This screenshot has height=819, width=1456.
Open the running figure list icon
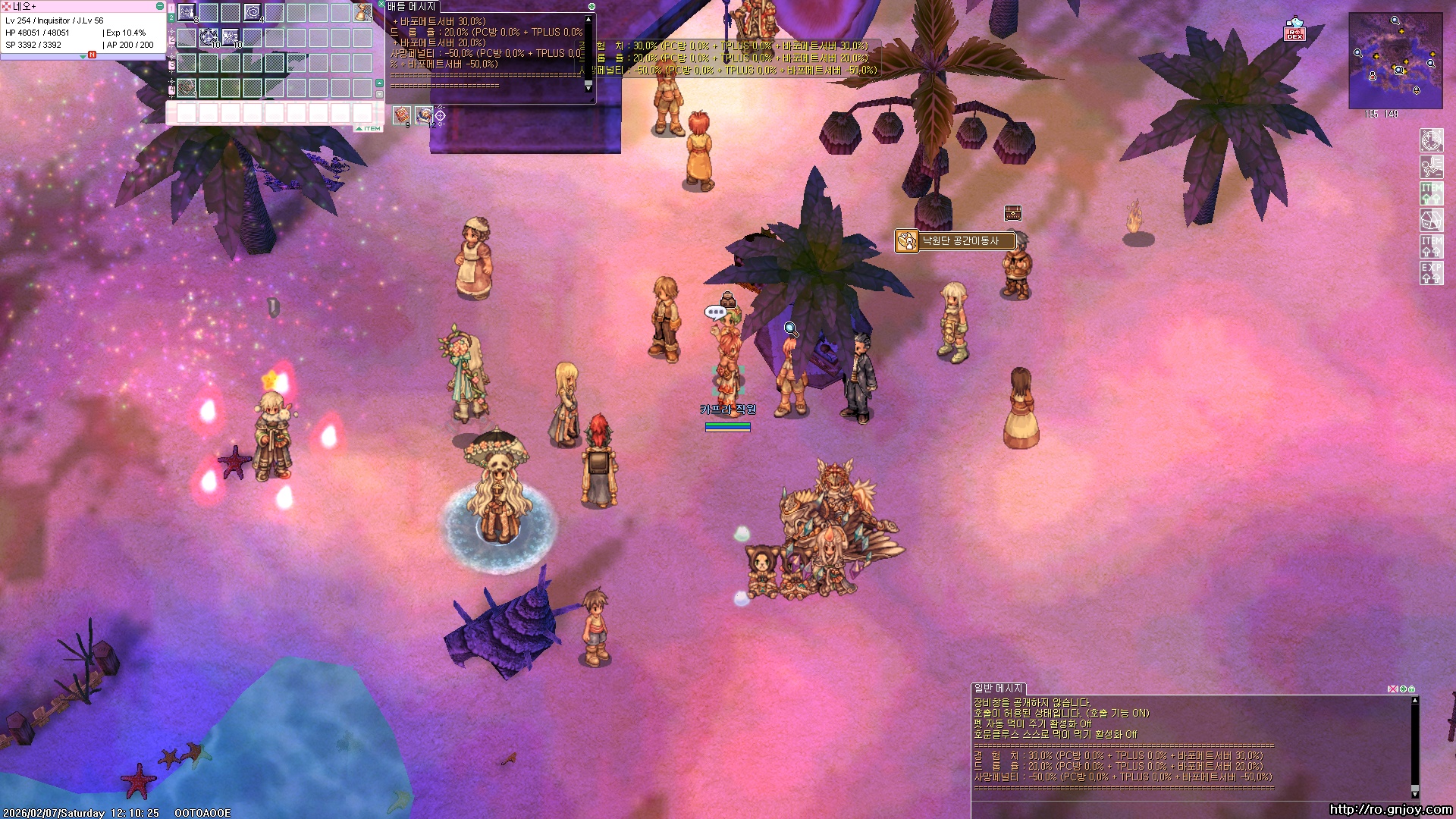tap(1431, 167)
